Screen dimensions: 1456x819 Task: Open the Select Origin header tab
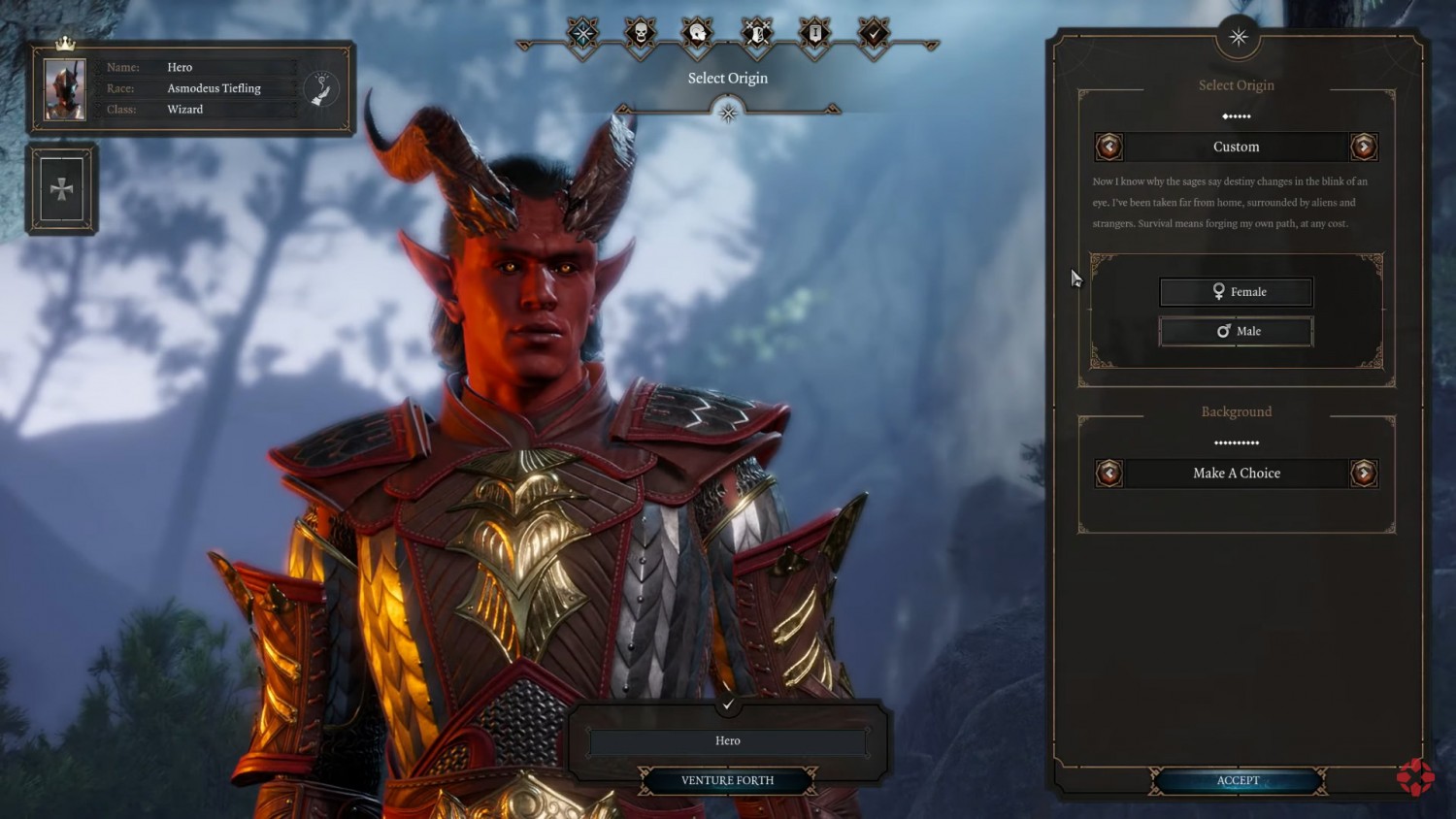coord(1236,85)
